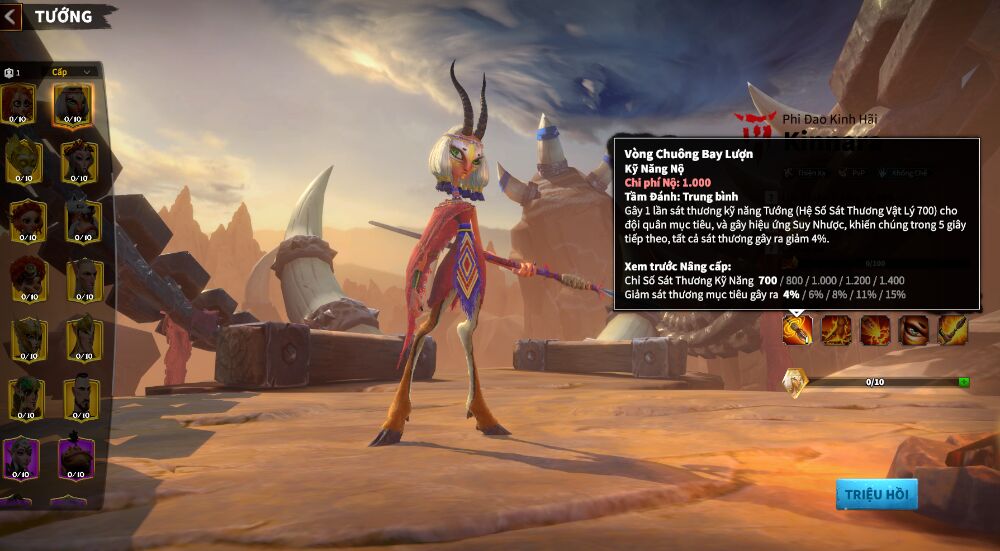Inspect the eye skill icon
The width and height of the screenshot is (1000, 551).
(913, 329)
